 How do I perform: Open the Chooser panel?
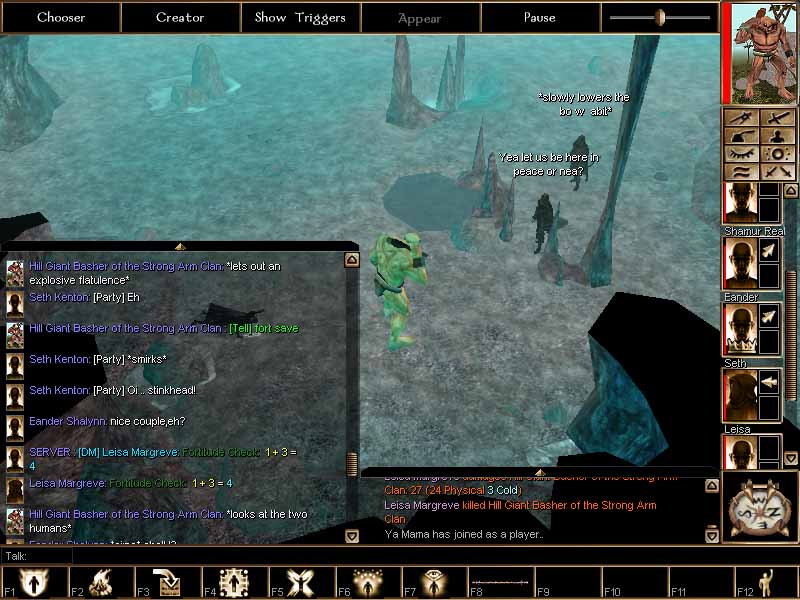pyautogui.click(x=61, y=17)
